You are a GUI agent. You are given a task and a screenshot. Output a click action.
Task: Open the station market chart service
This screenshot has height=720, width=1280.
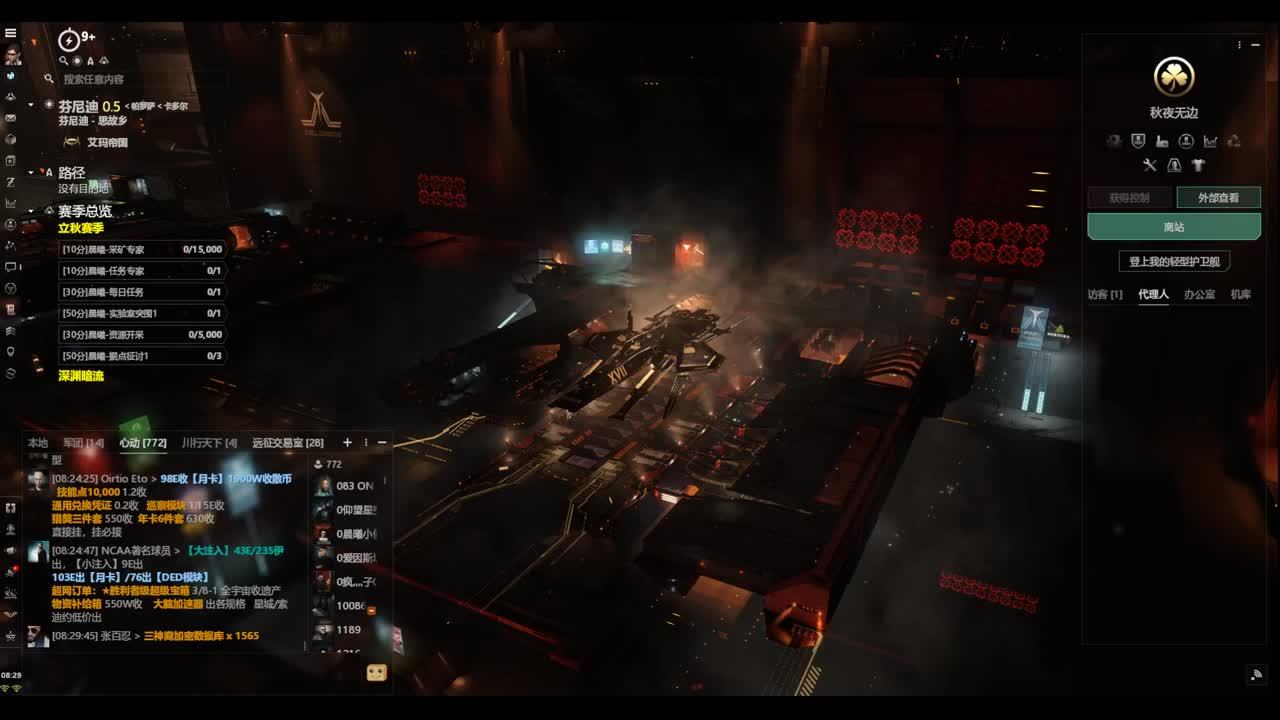[1210, 141]
